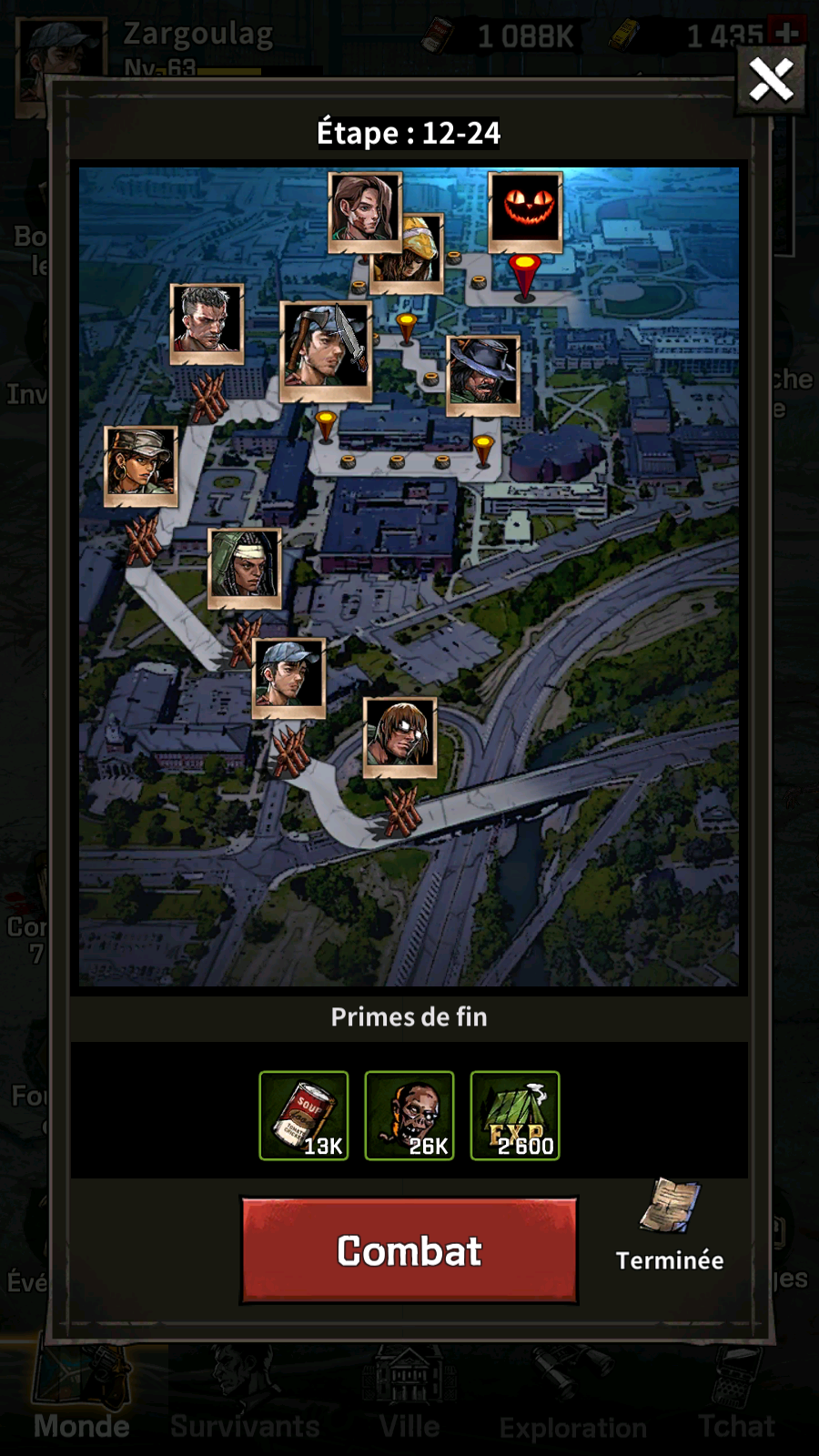Tap the soup can 13K reward

tap(304, 1116)
